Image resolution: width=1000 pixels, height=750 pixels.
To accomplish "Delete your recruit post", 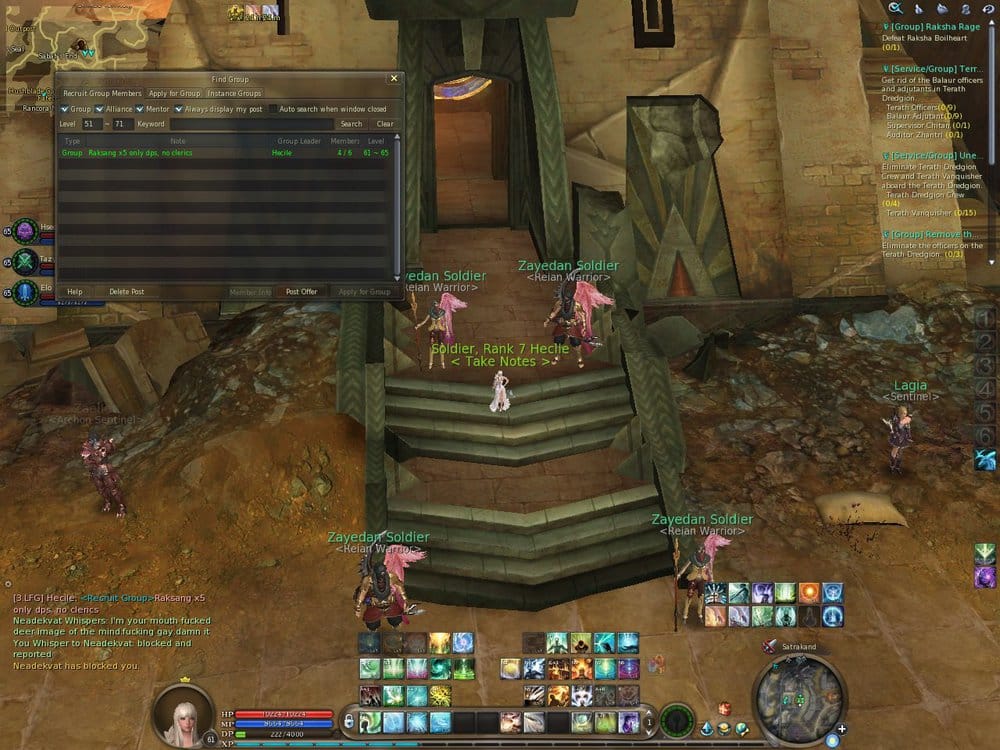I will 126,292.
